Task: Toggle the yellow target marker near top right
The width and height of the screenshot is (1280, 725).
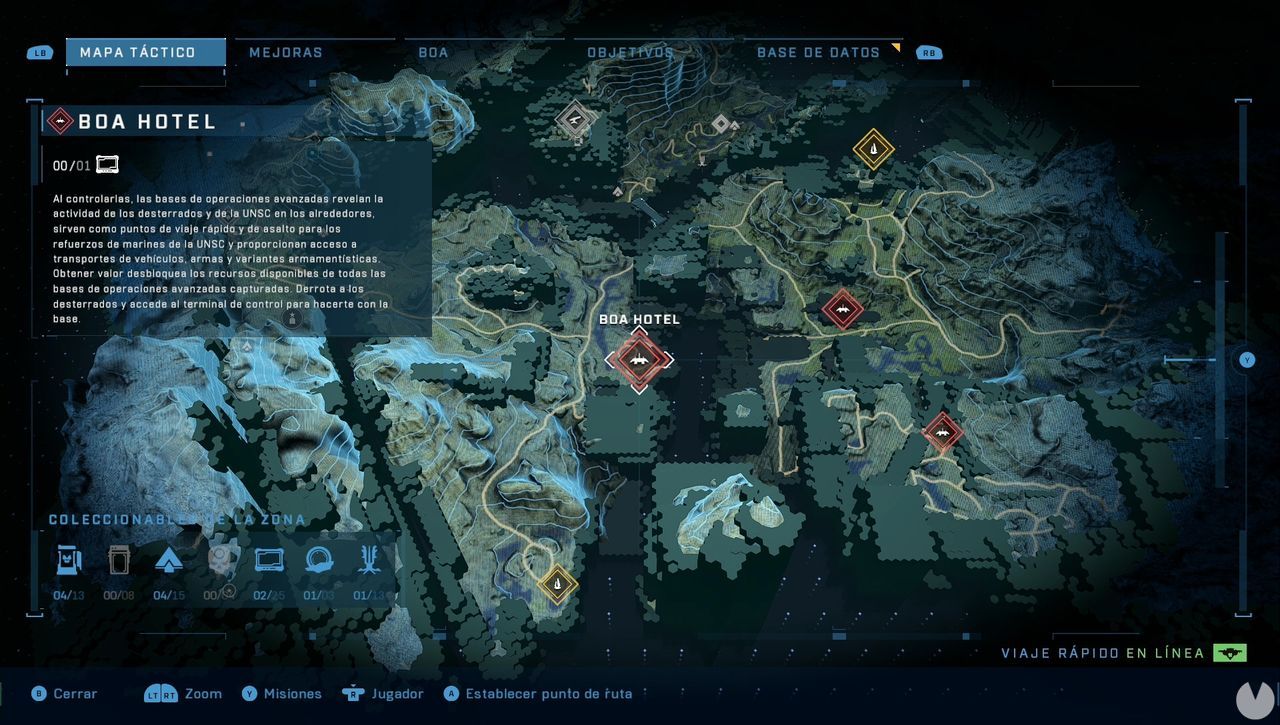Action: pyautogui.click(x=872, y=148)
